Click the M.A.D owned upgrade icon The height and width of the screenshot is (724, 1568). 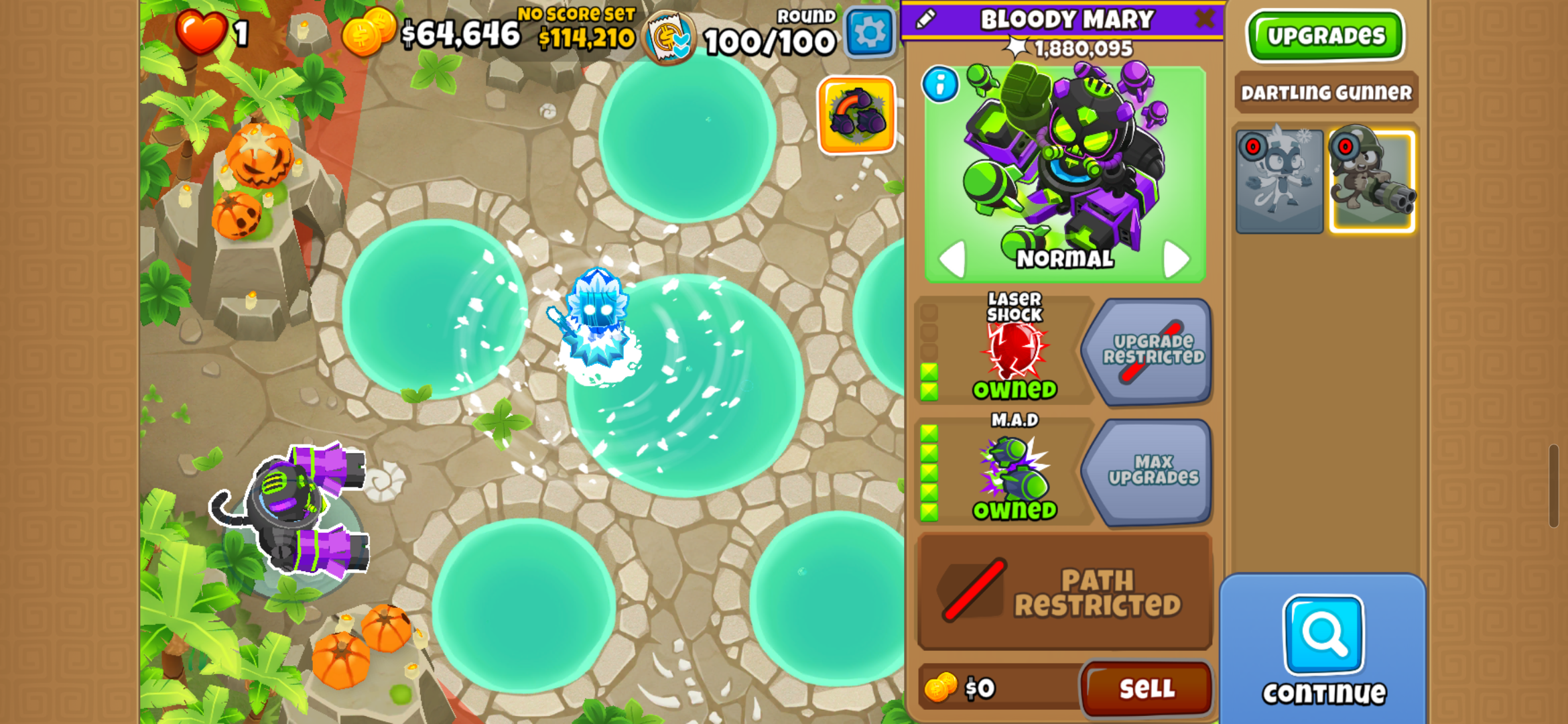point(1015,471)
